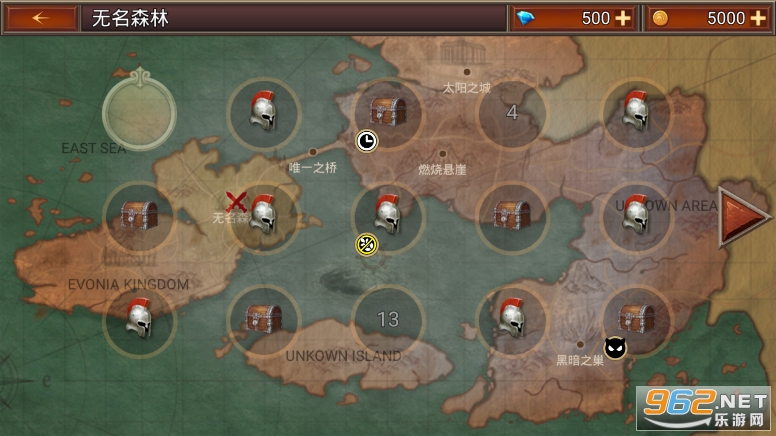Choose the helmet node with yellow badge
This screenshot has width=776, height=436.
(x=388, y=216)
